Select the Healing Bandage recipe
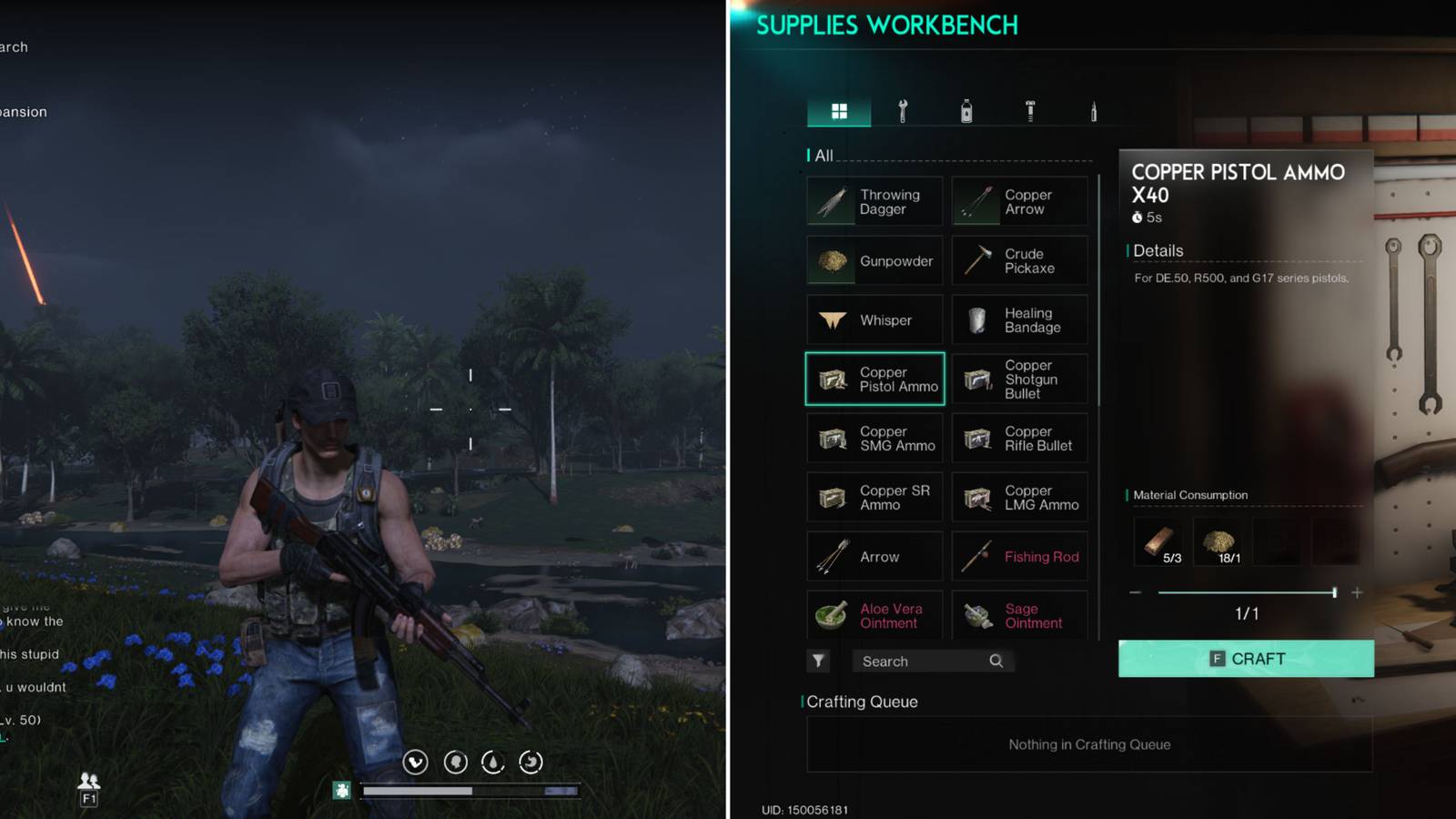This screenshot has height=819, width=1456. pos(1019,319)
